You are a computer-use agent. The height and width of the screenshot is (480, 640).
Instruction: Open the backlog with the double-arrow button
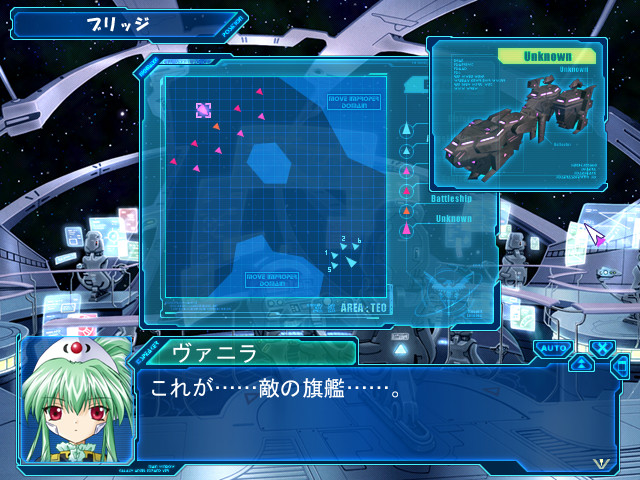[581, 363]
